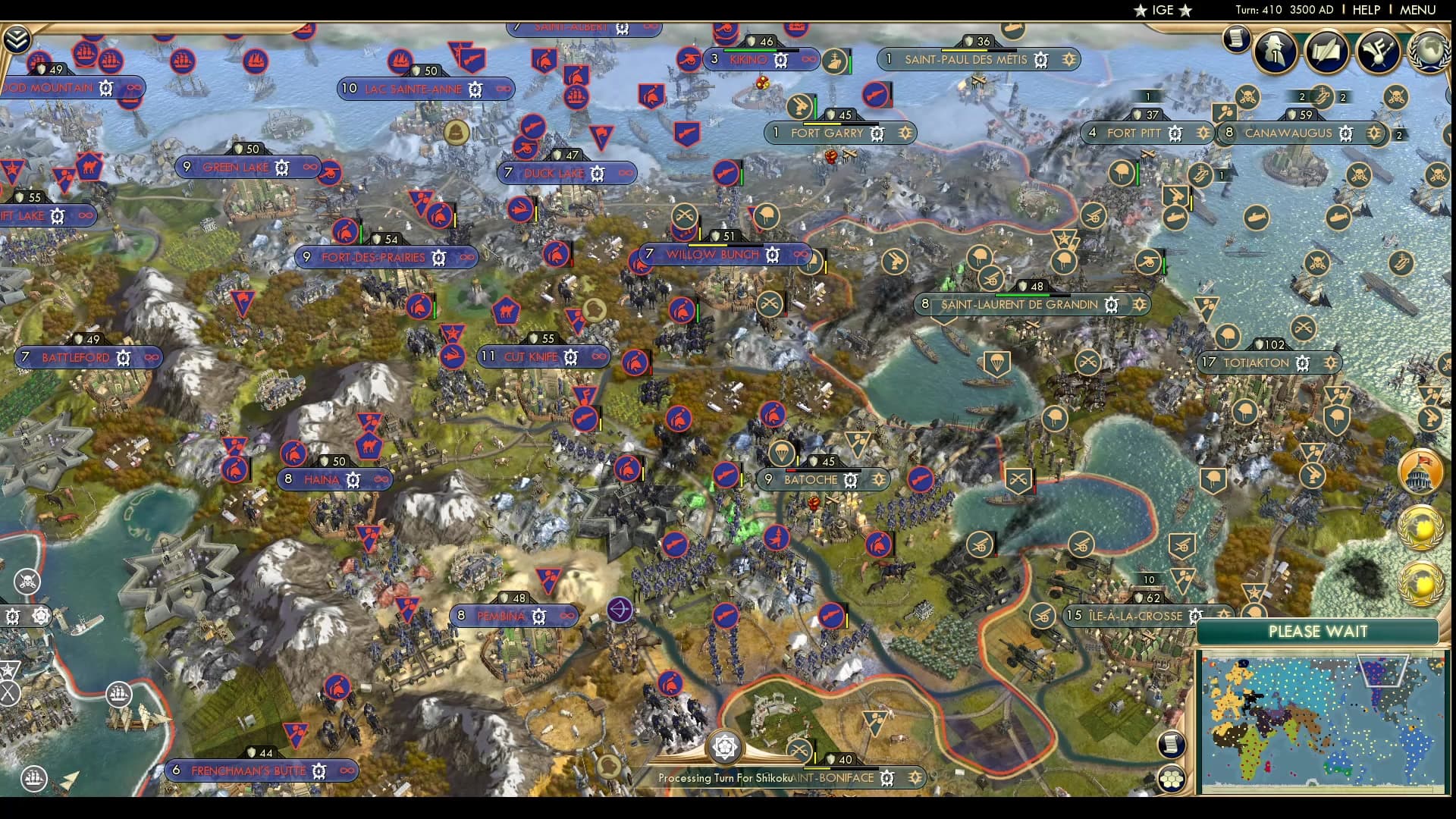This screenshot has width=1456, height=819.
Task: Toggle the focus icon on Fort Pitt's banner
Action: pos(1204,133)
